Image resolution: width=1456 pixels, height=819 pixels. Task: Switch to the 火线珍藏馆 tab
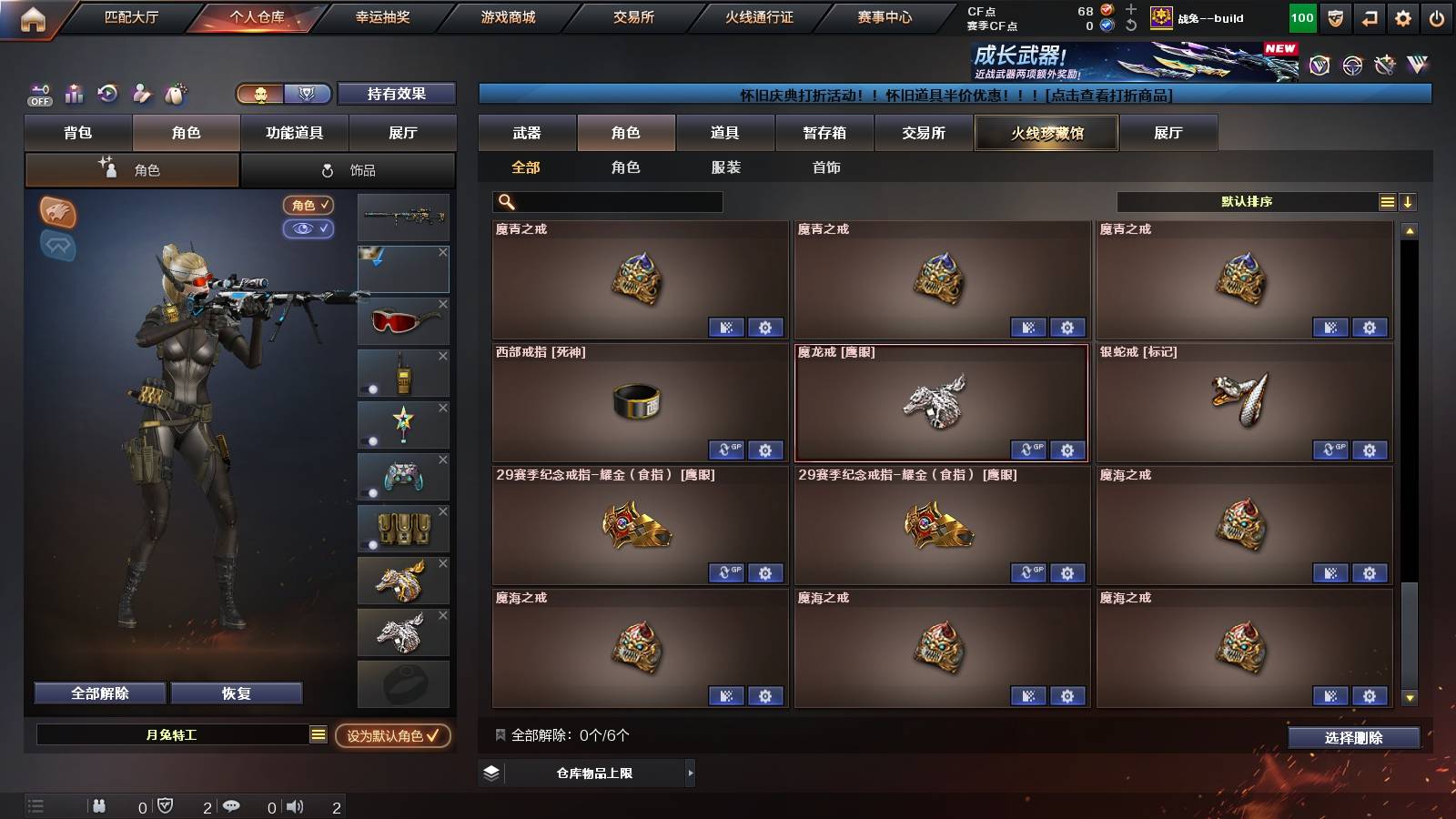coord(1046,133)
